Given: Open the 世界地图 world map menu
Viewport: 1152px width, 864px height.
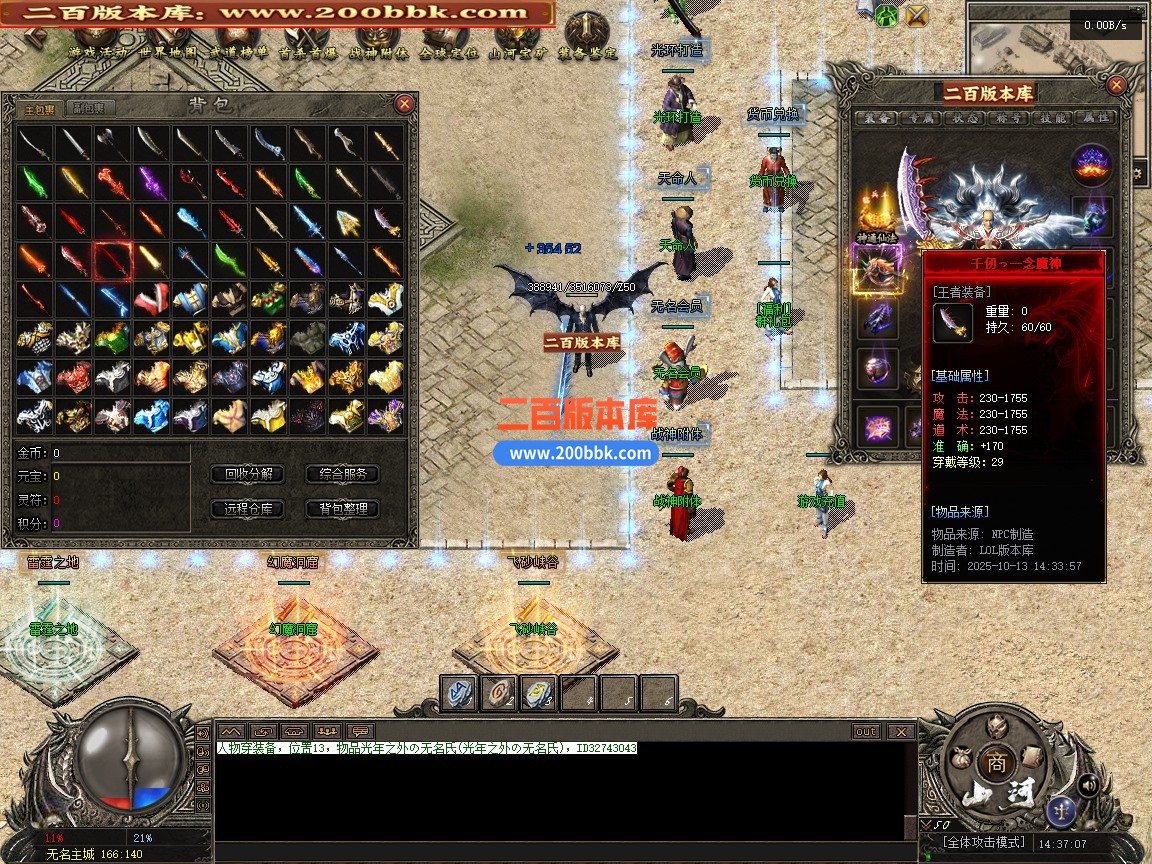Looking at the screenshot, I should [169, 52].
